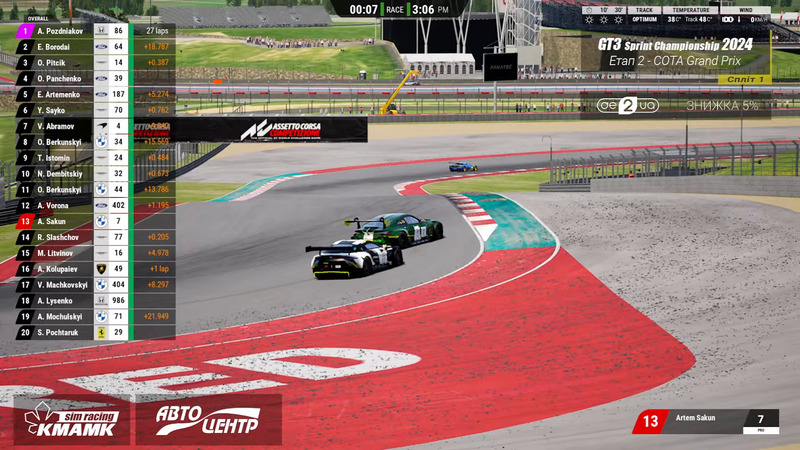Select R. Slashchov's standings row
The height and width of the screenshot is (450, 800).
coord(62,237)
